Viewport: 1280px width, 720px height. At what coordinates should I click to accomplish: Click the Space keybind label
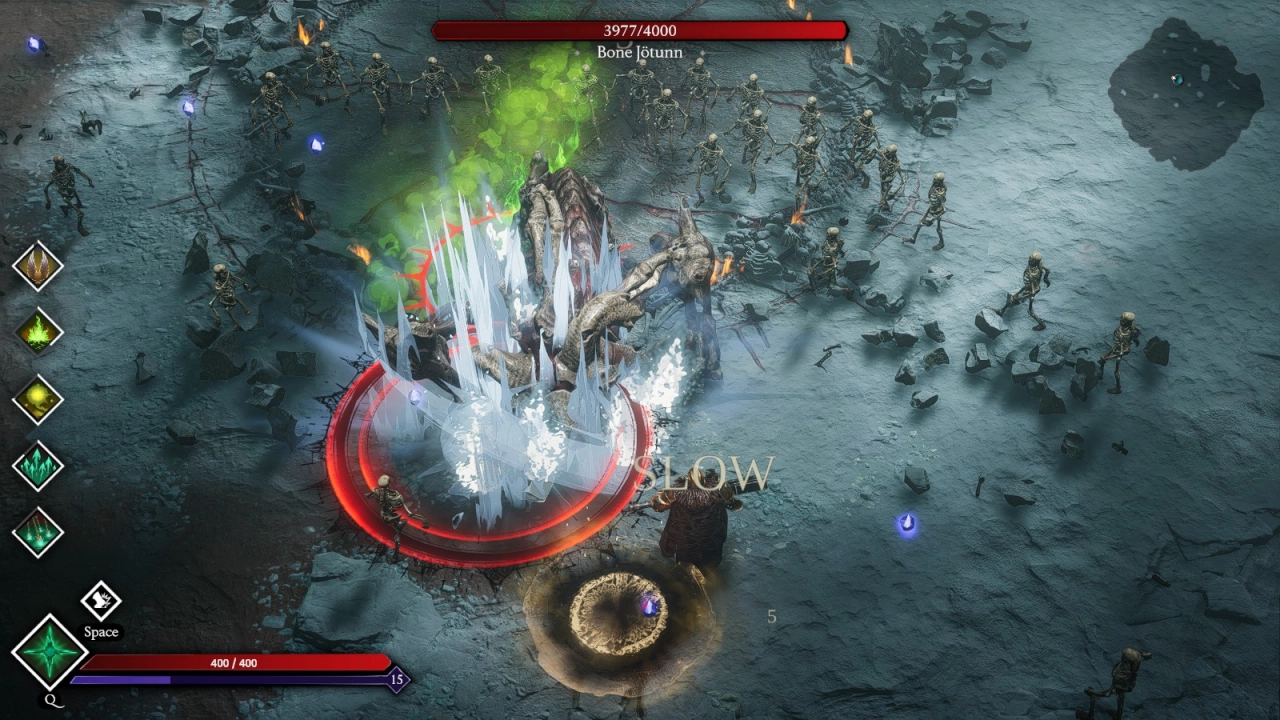click(x=101, y=632)
